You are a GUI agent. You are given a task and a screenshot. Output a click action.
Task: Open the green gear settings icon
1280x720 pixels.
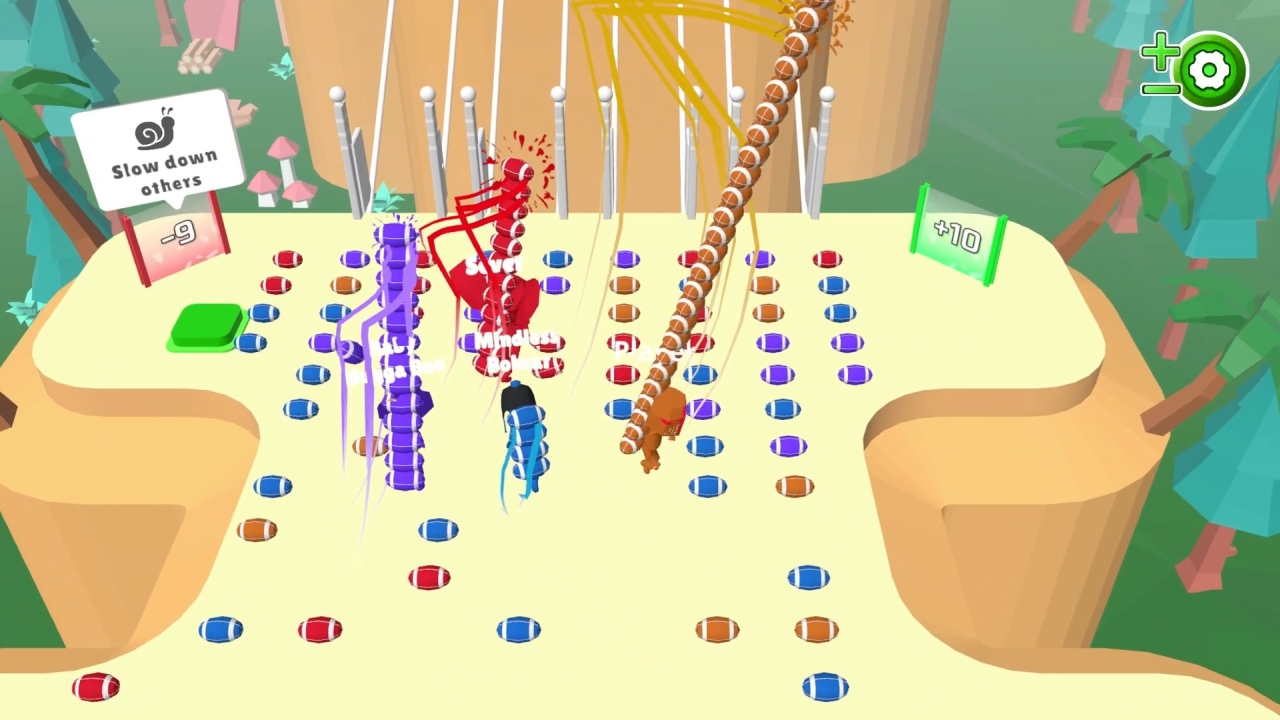click(1210, 69)
